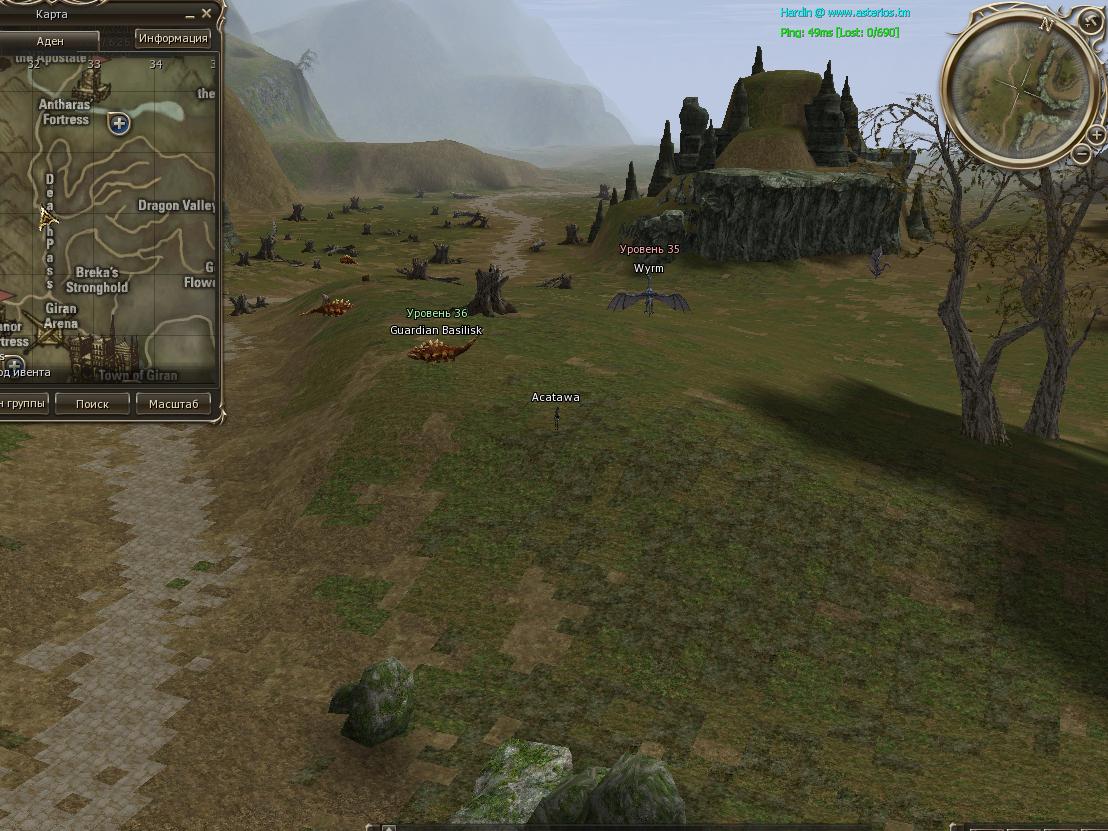Toggle the minimap's top-right corner button
The height and width of the screenshot is (831, 1108).
pyautogui.click(x=1090, y=19)
